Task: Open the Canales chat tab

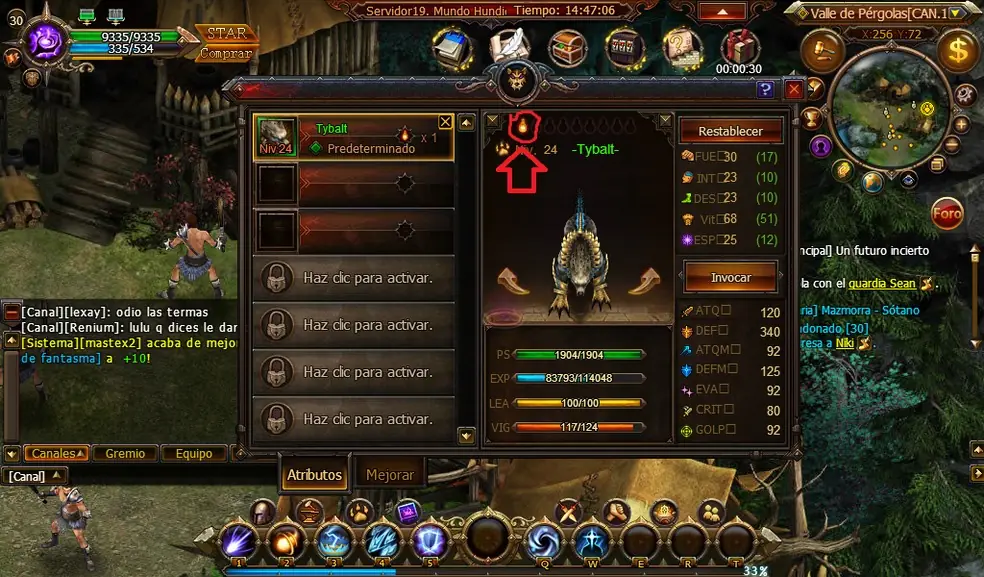Action: point(55,453)
